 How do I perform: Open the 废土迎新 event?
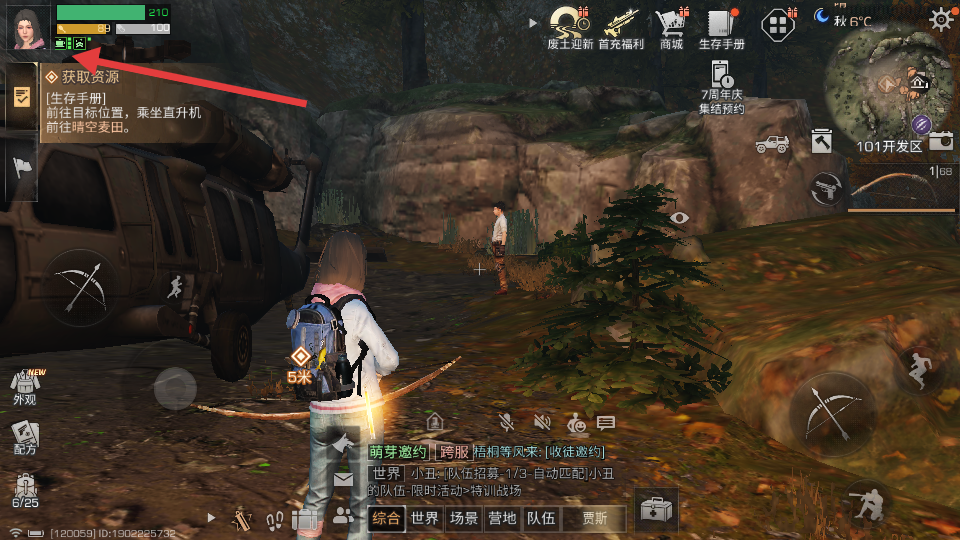pyautogui.click(x=571, y=26)
